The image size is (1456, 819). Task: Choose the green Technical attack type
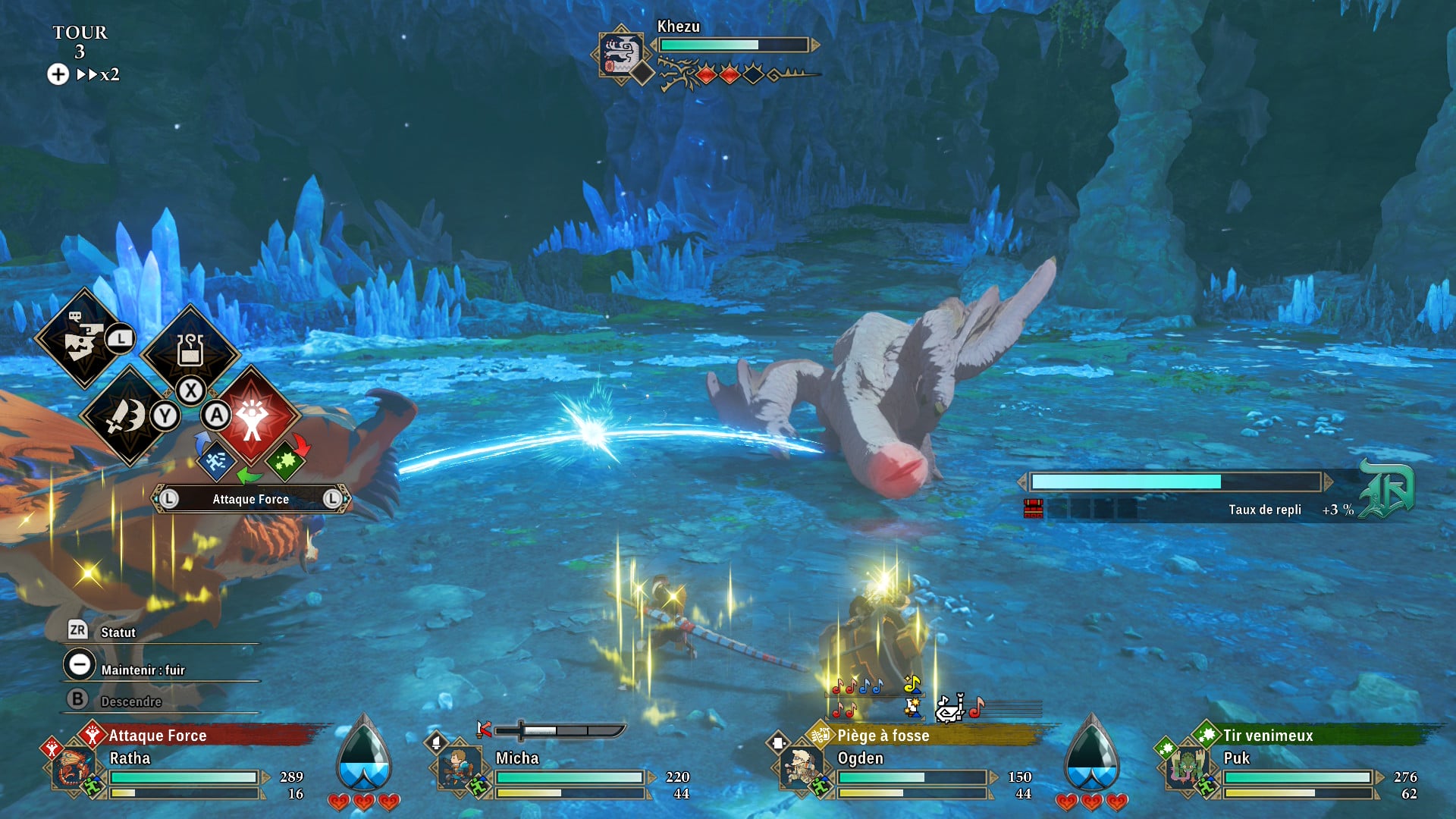(285, 460)
